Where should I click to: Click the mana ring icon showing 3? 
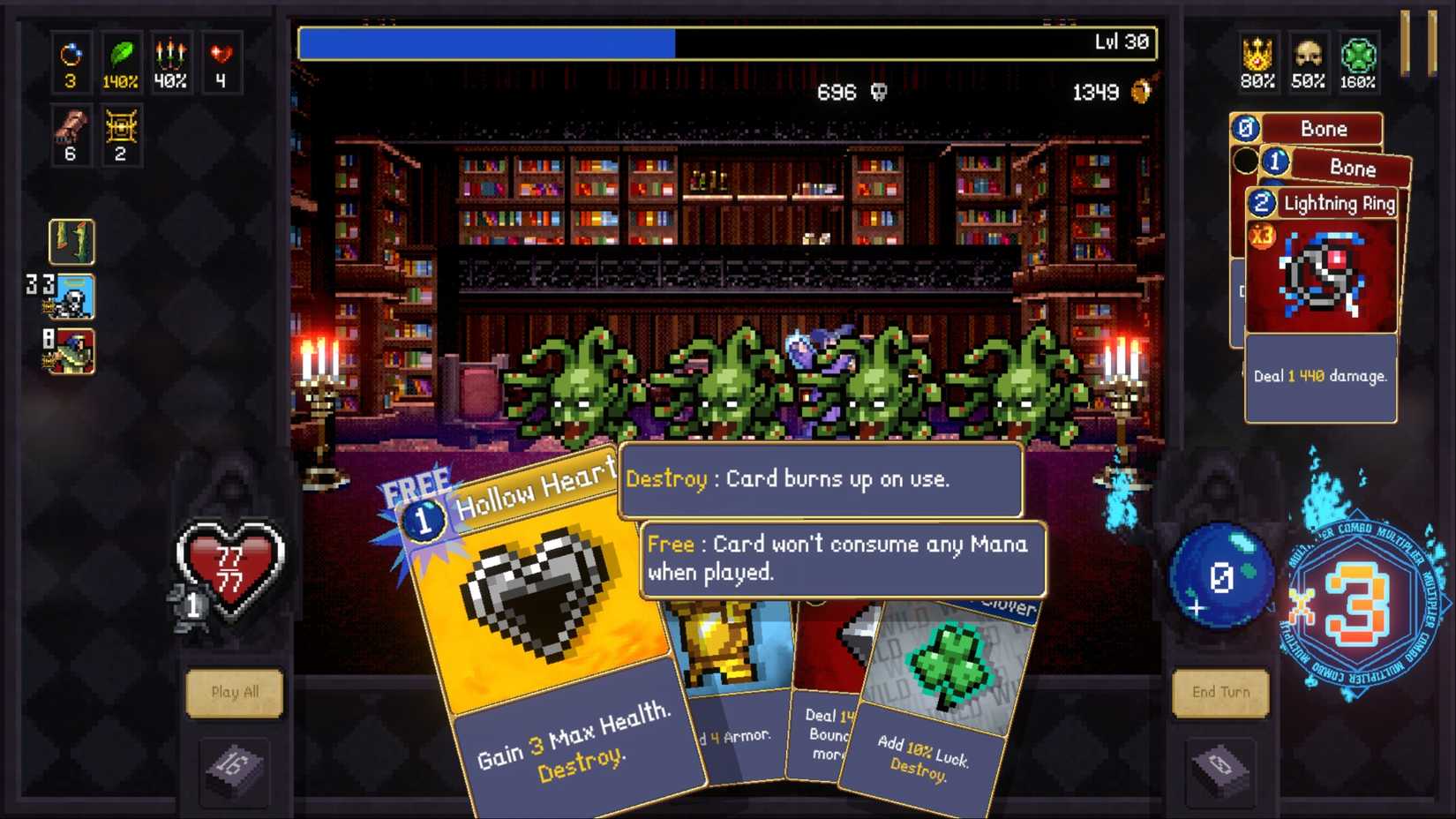(x=71, y=62)
